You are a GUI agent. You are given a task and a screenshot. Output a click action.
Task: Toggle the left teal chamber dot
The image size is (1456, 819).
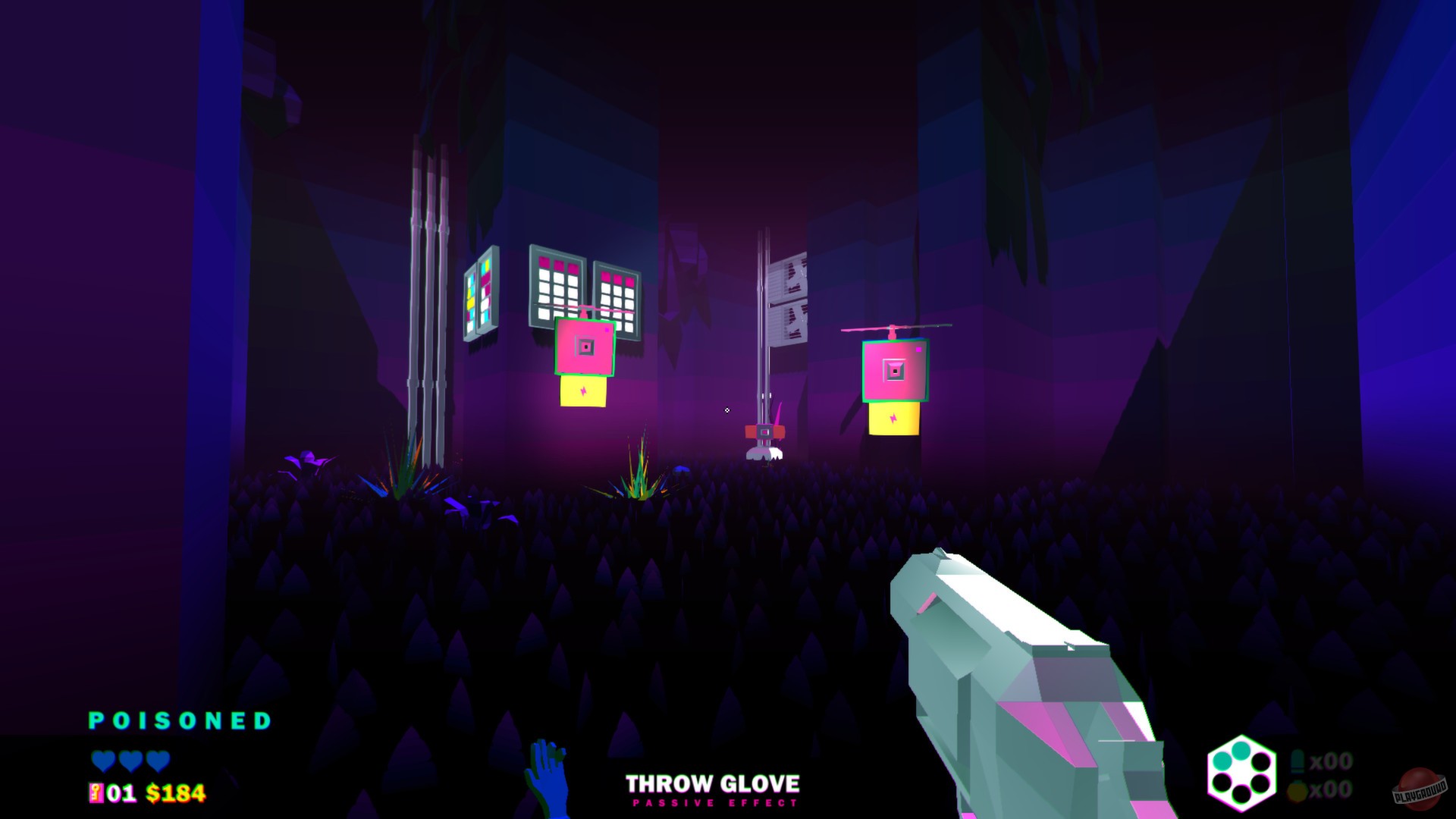1222,761
